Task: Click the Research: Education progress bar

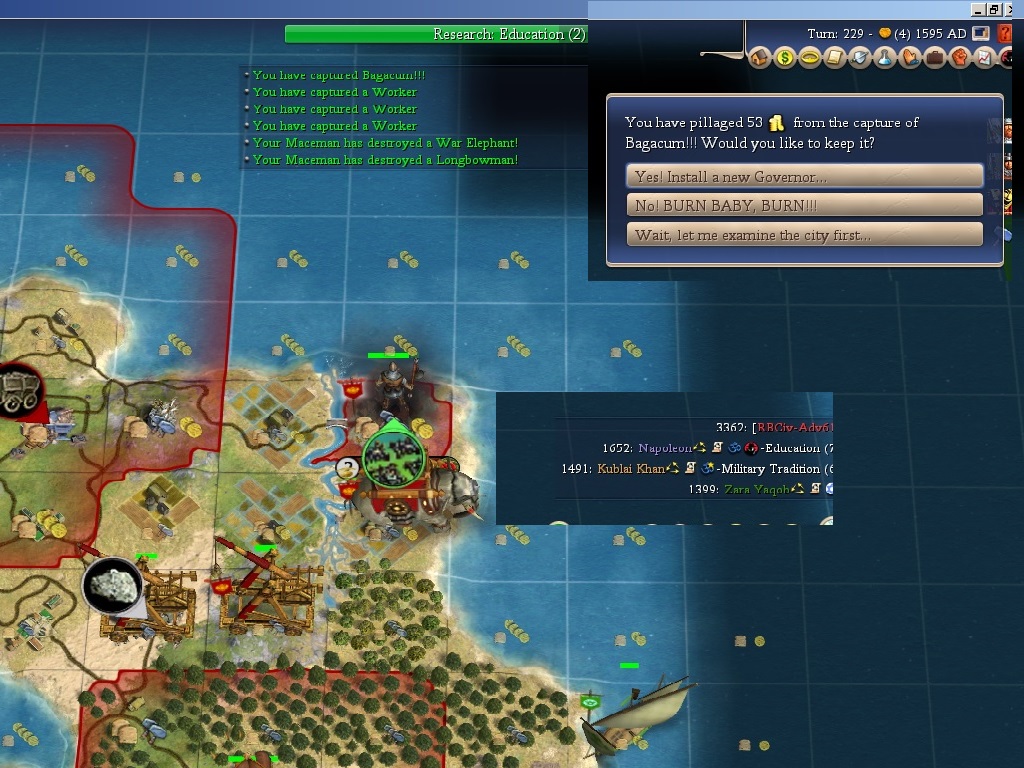Action: 436,34
